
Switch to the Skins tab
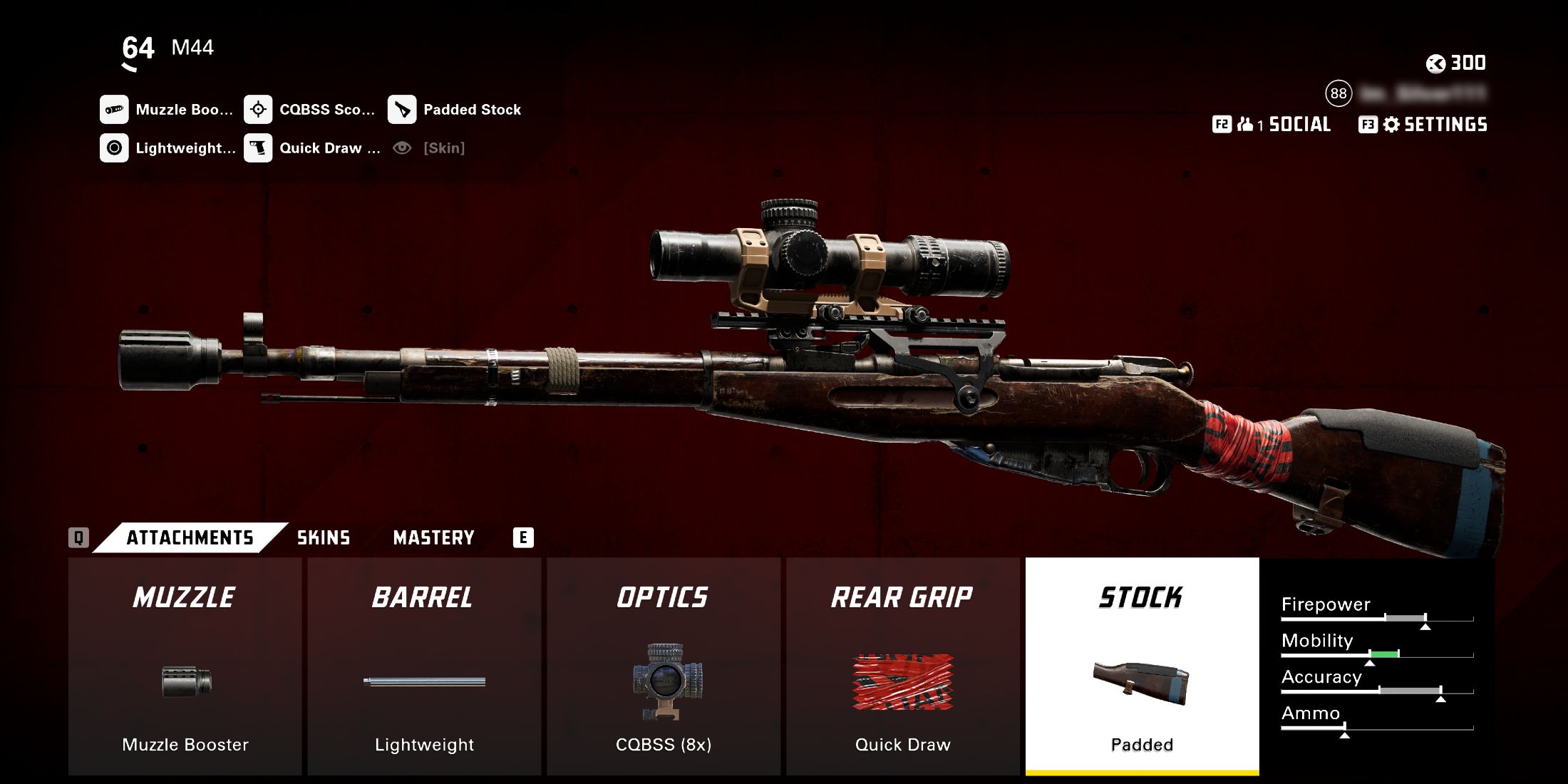click(324, 538)
